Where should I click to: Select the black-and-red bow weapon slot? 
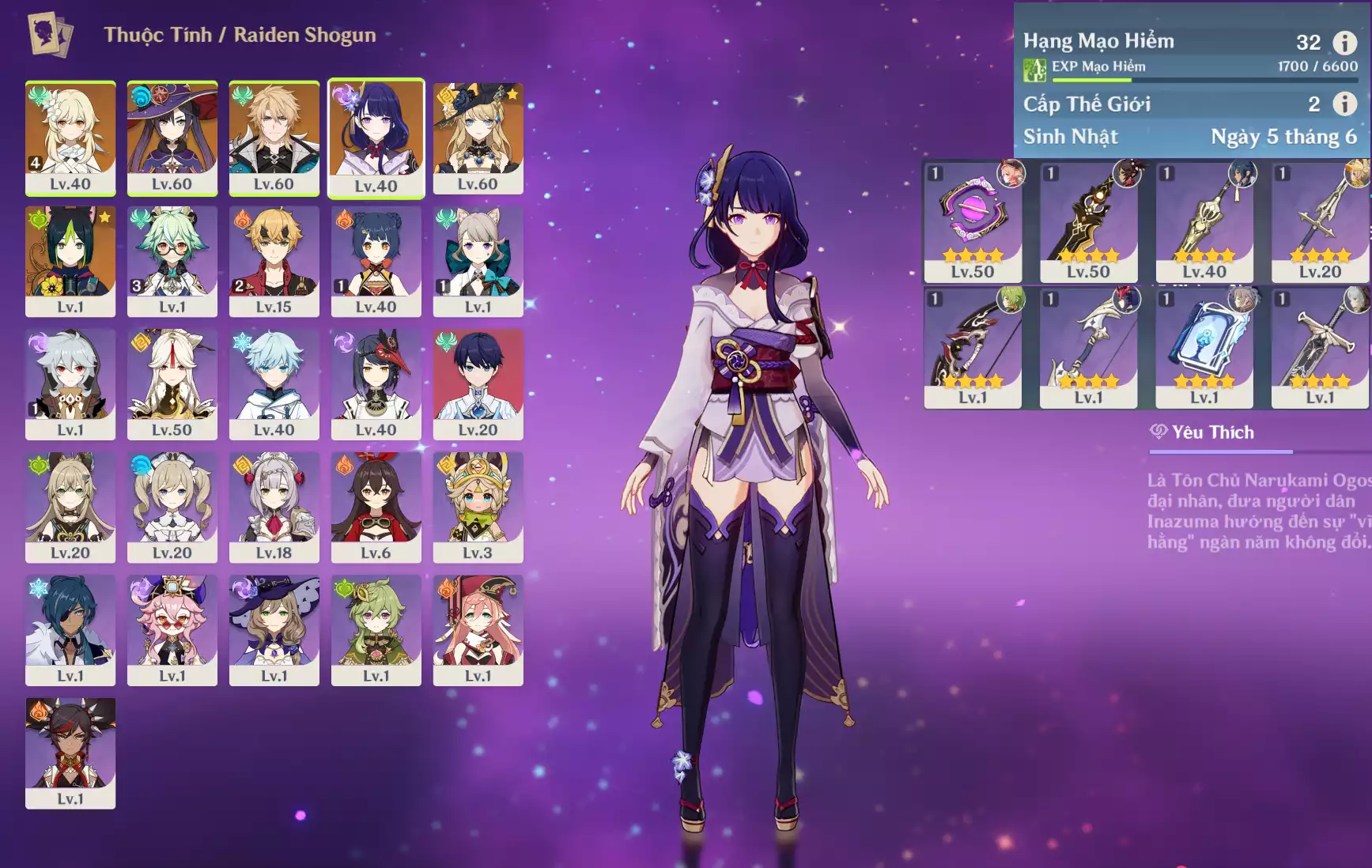pyautogui.click(x=973, y=348)
